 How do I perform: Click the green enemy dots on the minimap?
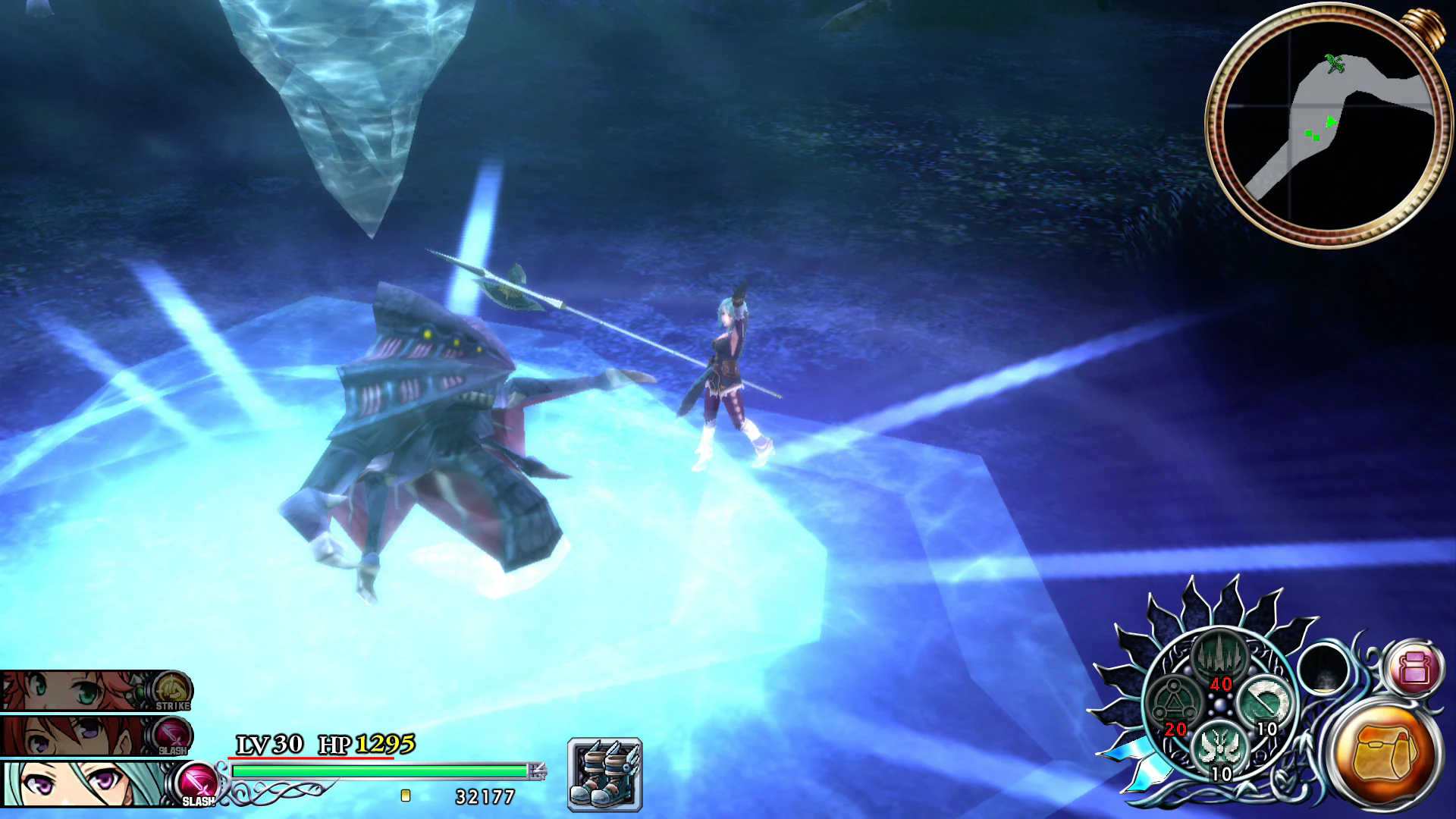[1313, 134]
